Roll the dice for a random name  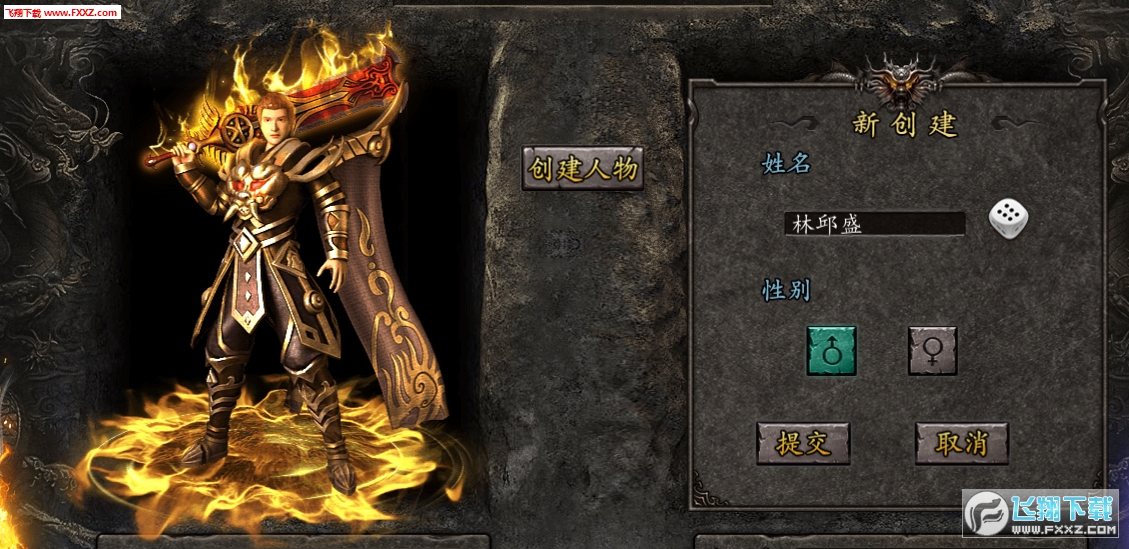[x=1009, y=219]
